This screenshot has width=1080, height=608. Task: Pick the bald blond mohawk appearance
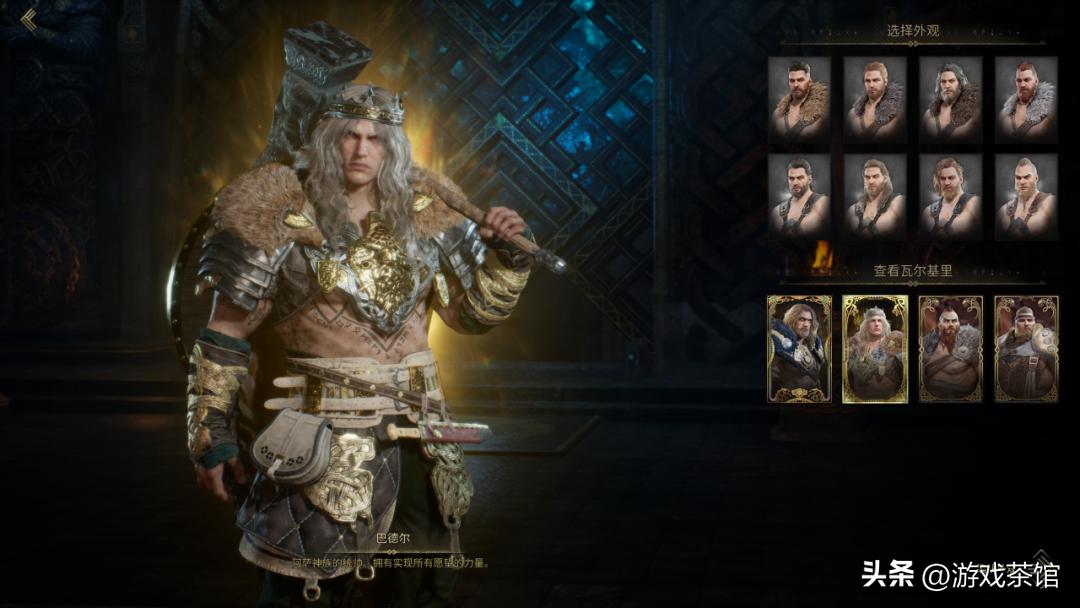pyautogui.click(x=1026, y=195)
